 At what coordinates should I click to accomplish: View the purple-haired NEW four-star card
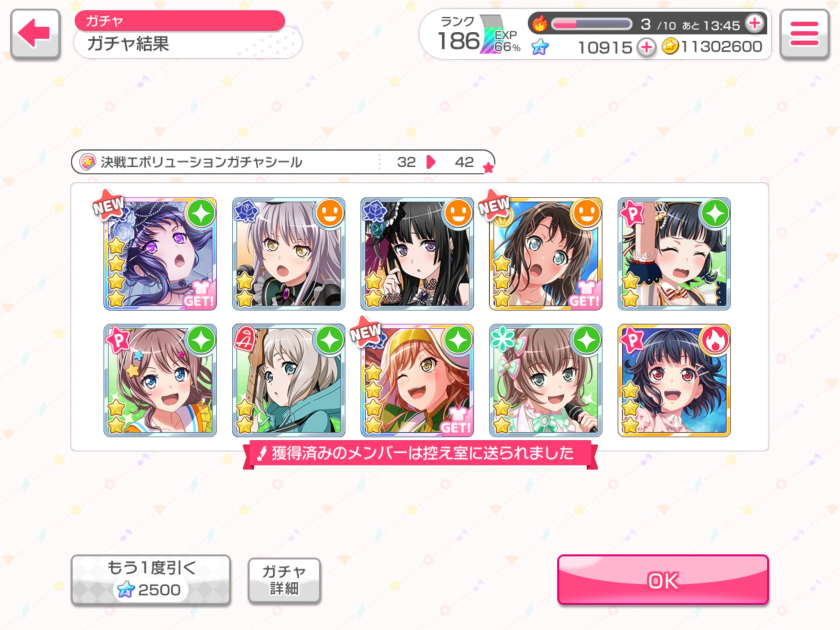160,254
